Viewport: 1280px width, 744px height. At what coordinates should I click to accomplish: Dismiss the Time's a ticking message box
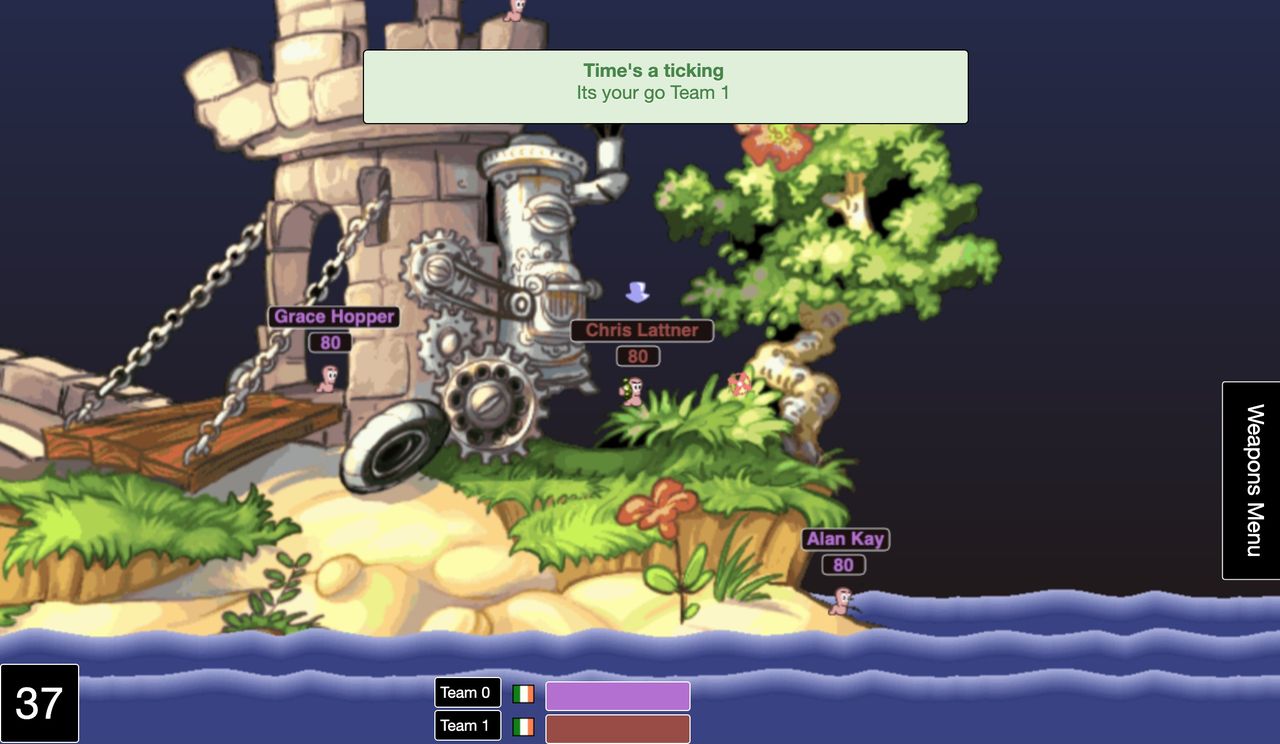pos(664,86)
